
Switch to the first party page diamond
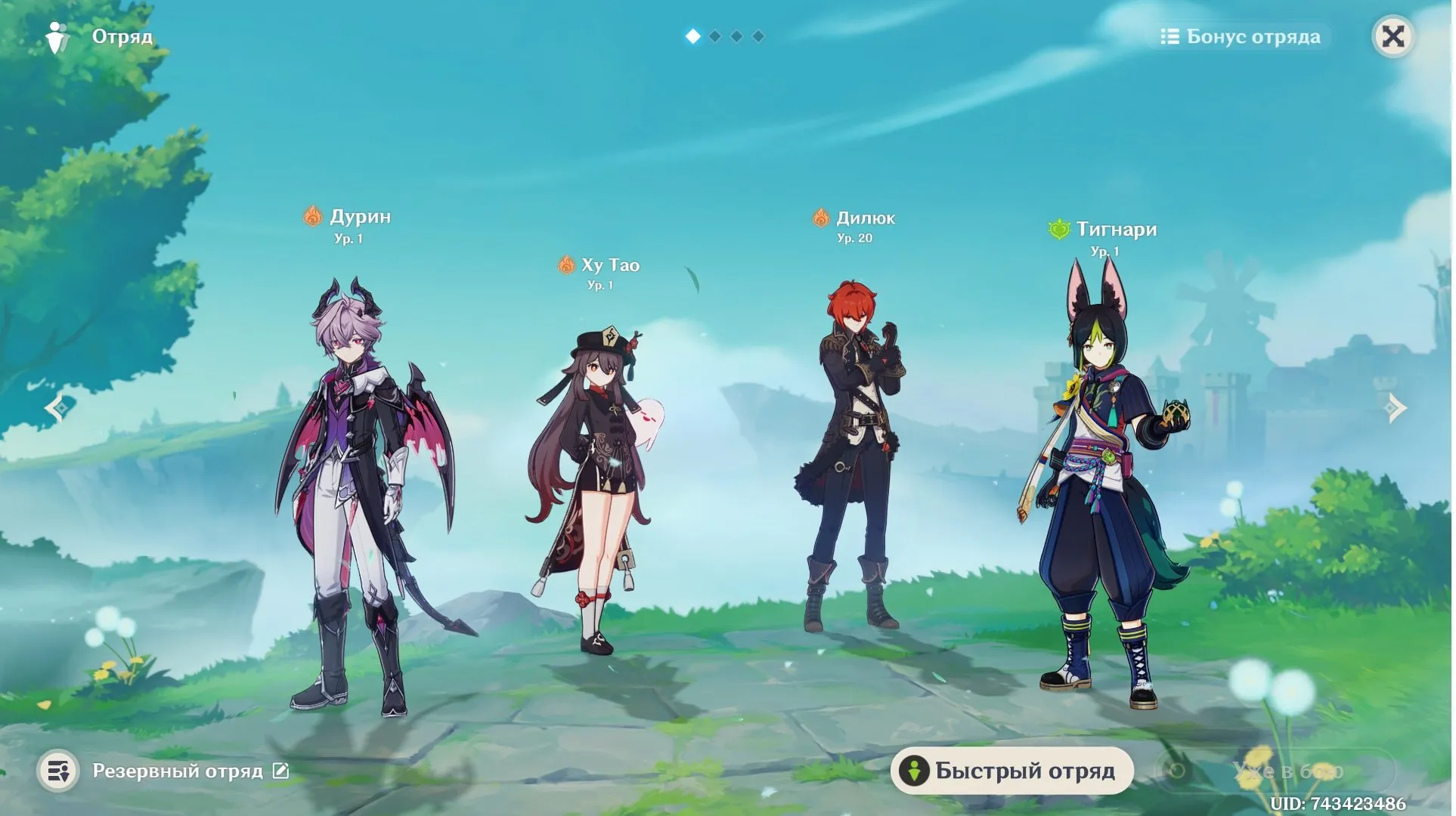pyautogui.click(x=692, y=35)
